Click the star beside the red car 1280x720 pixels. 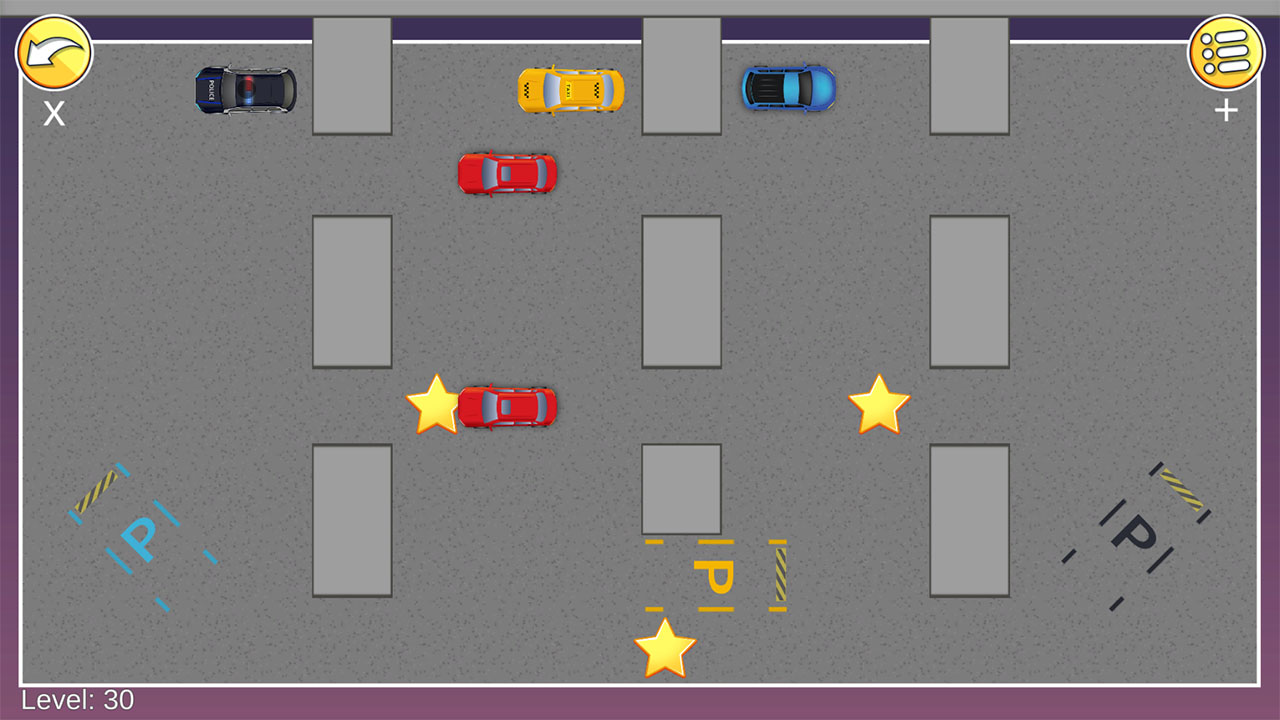[435, 404]
